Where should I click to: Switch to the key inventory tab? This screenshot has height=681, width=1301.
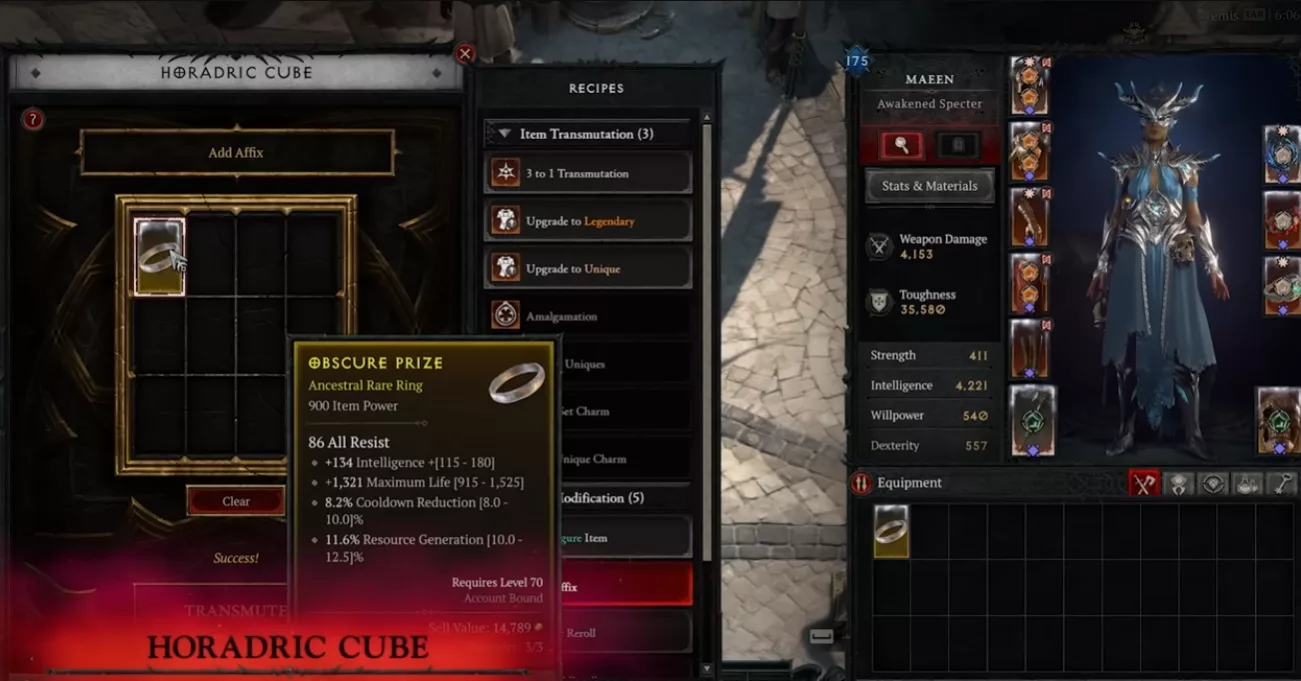1281,484
